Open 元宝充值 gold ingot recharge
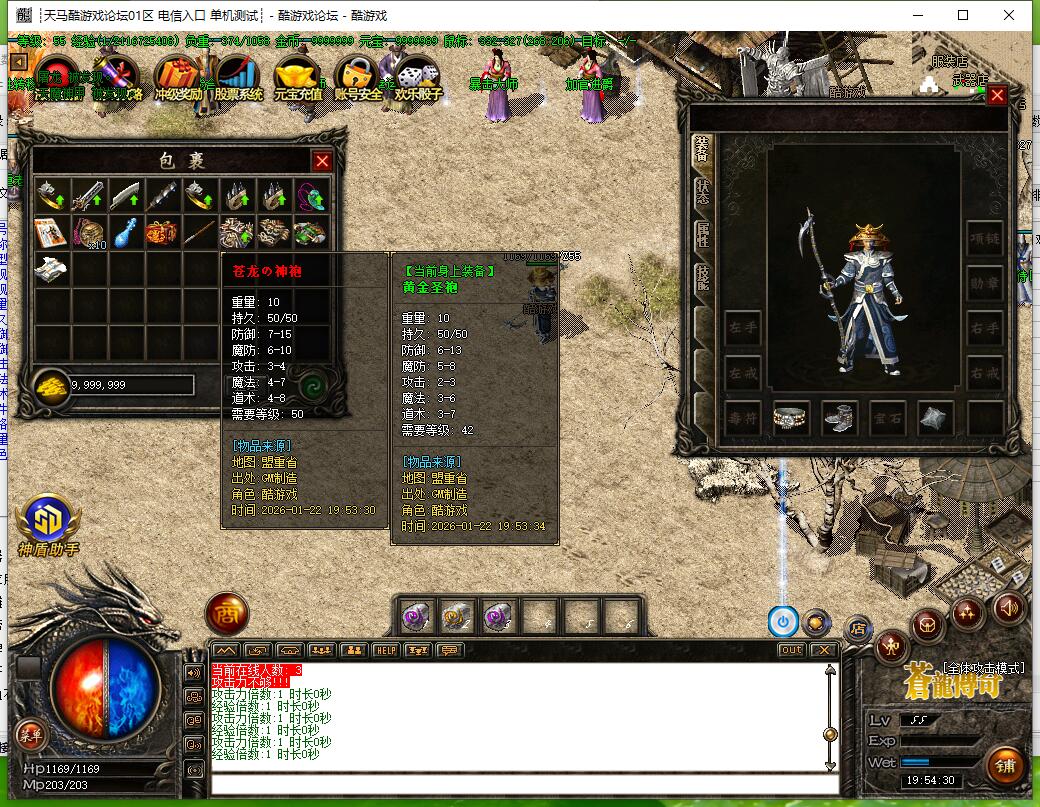 coord(298,78)
